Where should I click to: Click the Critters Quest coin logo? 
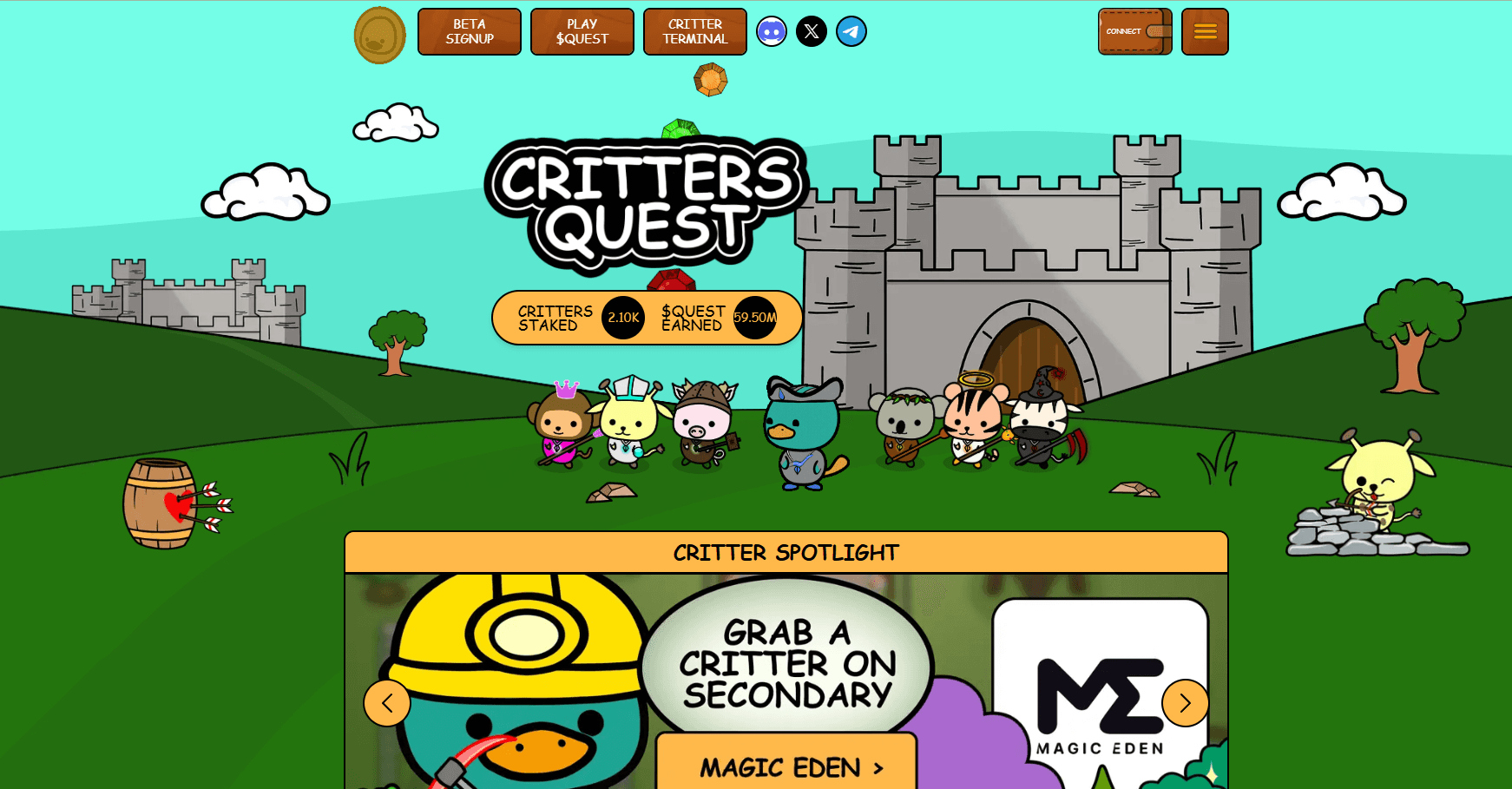point(379,36)
